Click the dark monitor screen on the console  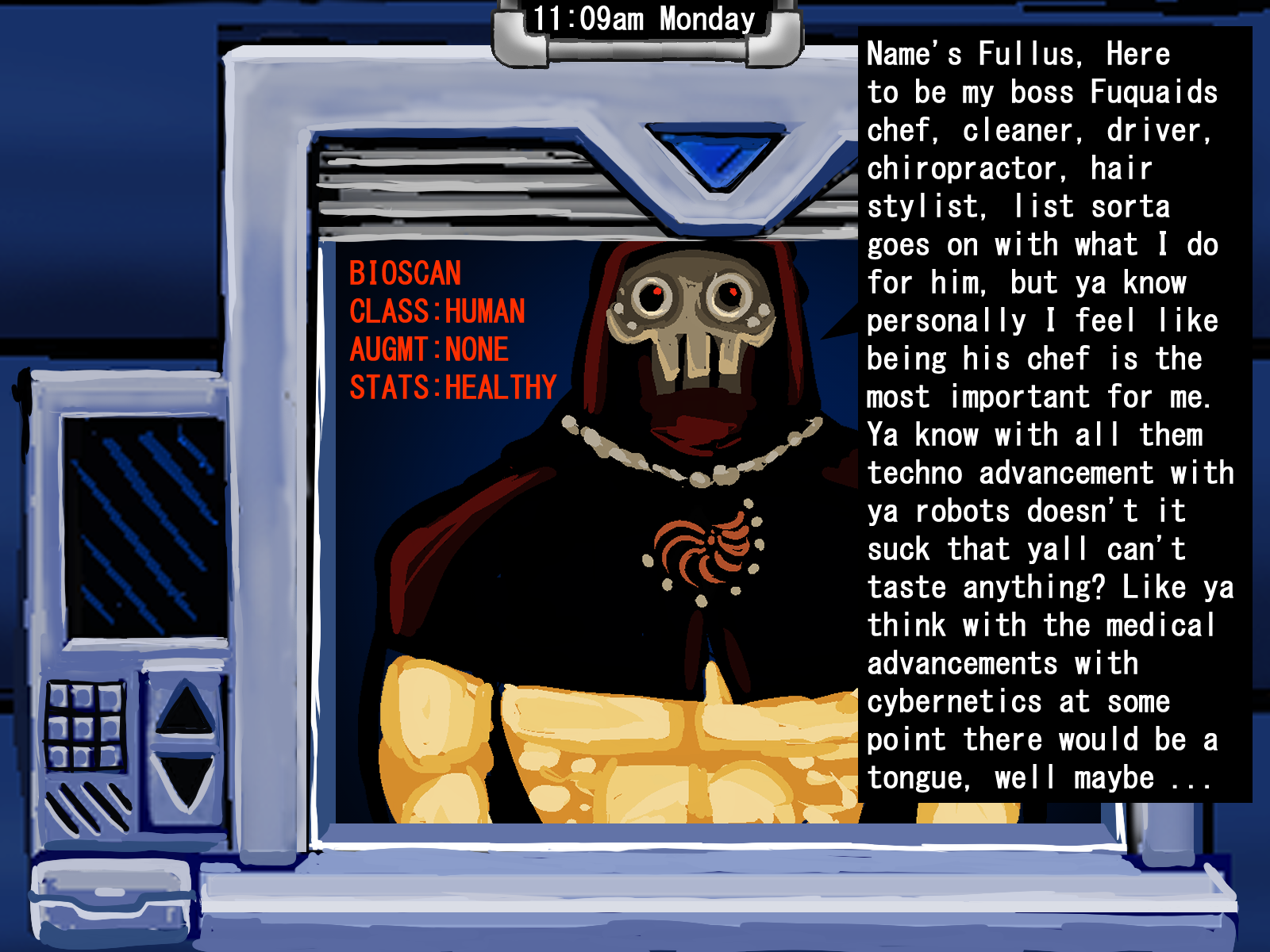[144, 527]
